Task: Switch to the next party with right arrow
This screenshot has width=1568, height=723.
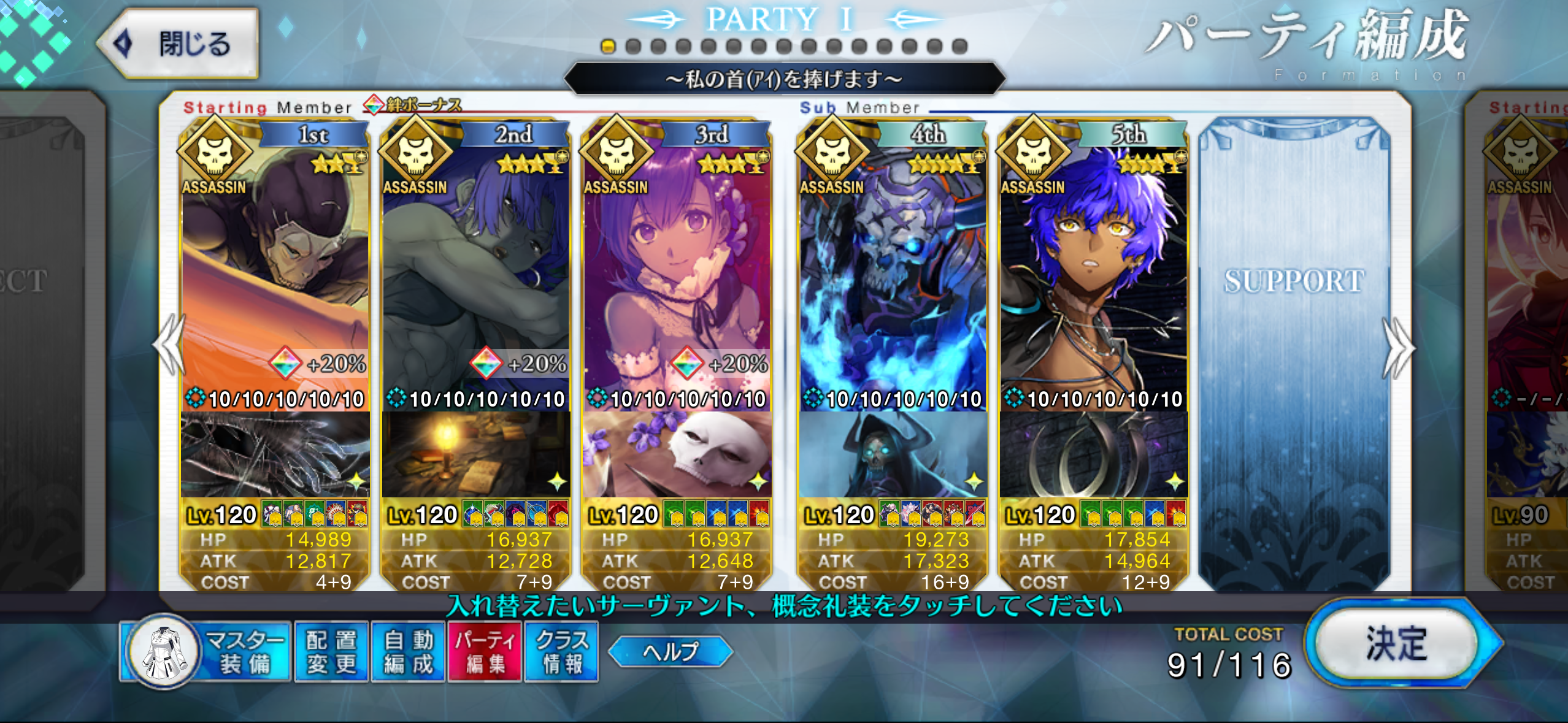Action: (x=1397, y=348)
